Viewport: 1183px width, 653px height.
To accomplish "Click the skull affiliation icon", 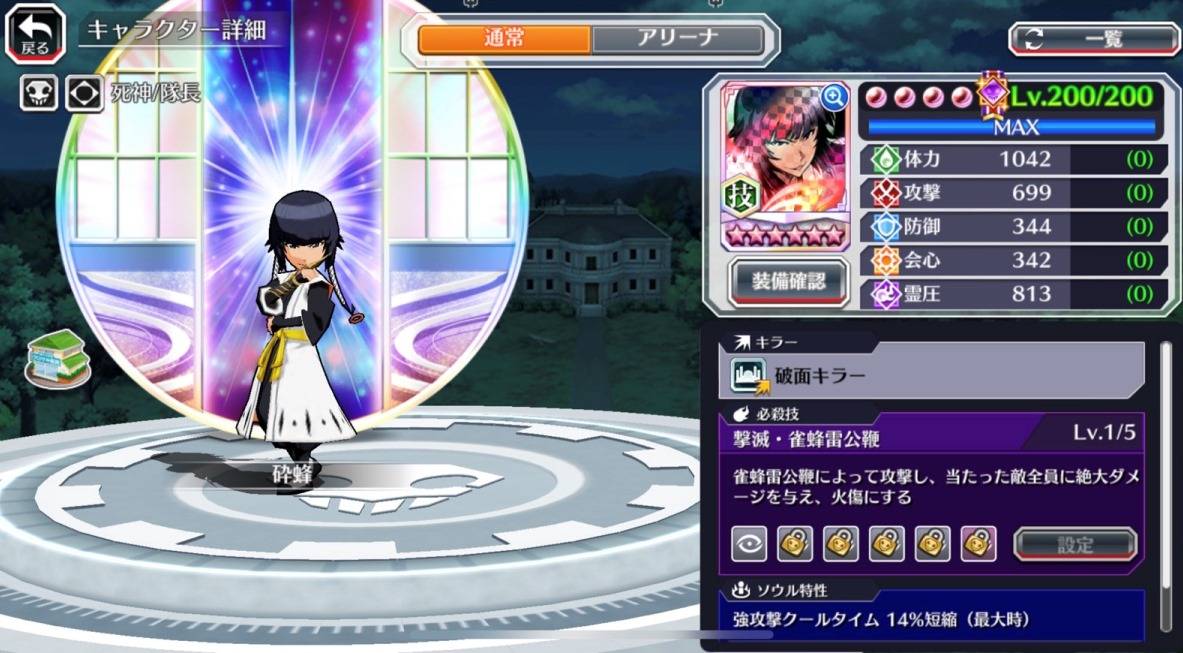I will click(38, 94).
